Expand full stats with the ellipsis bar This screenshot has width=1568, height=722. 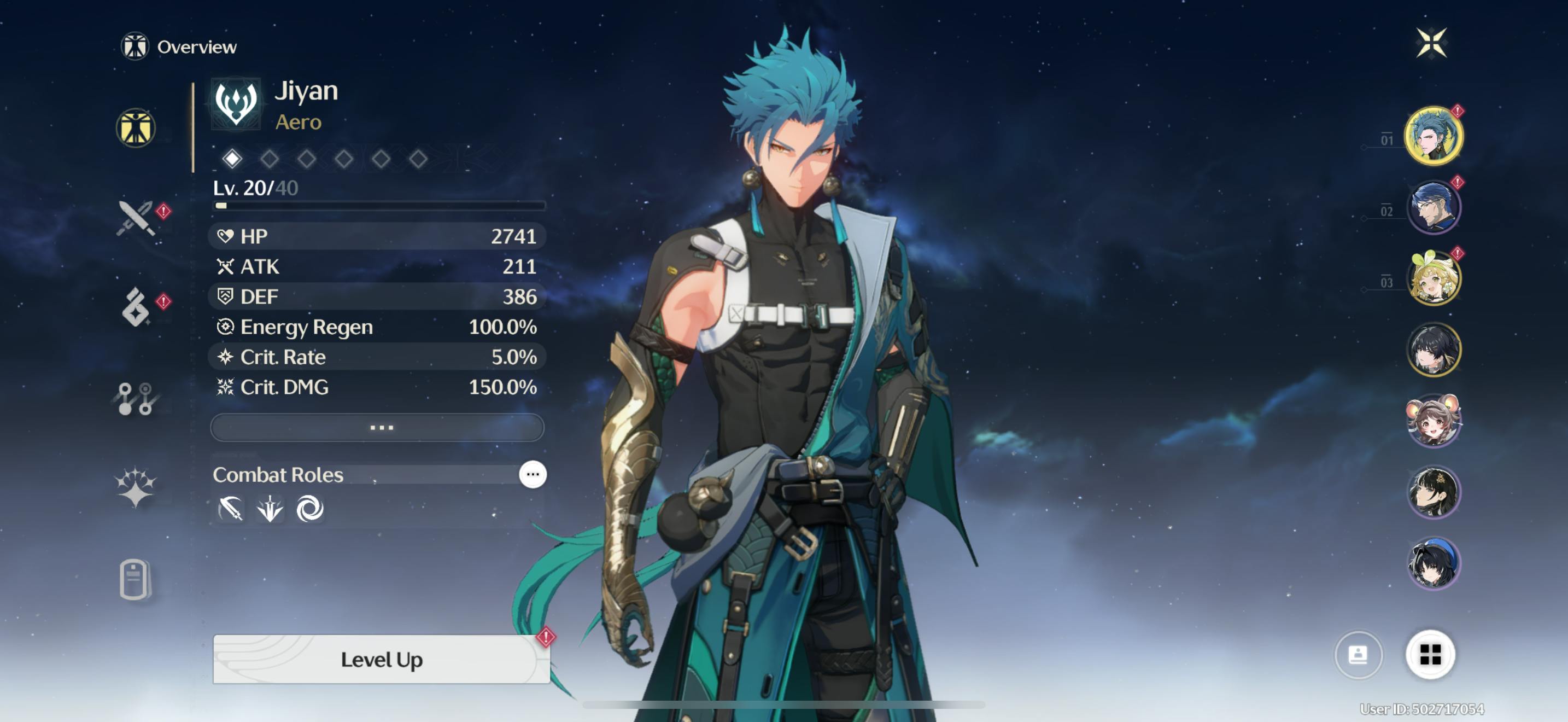pos(377,427)
